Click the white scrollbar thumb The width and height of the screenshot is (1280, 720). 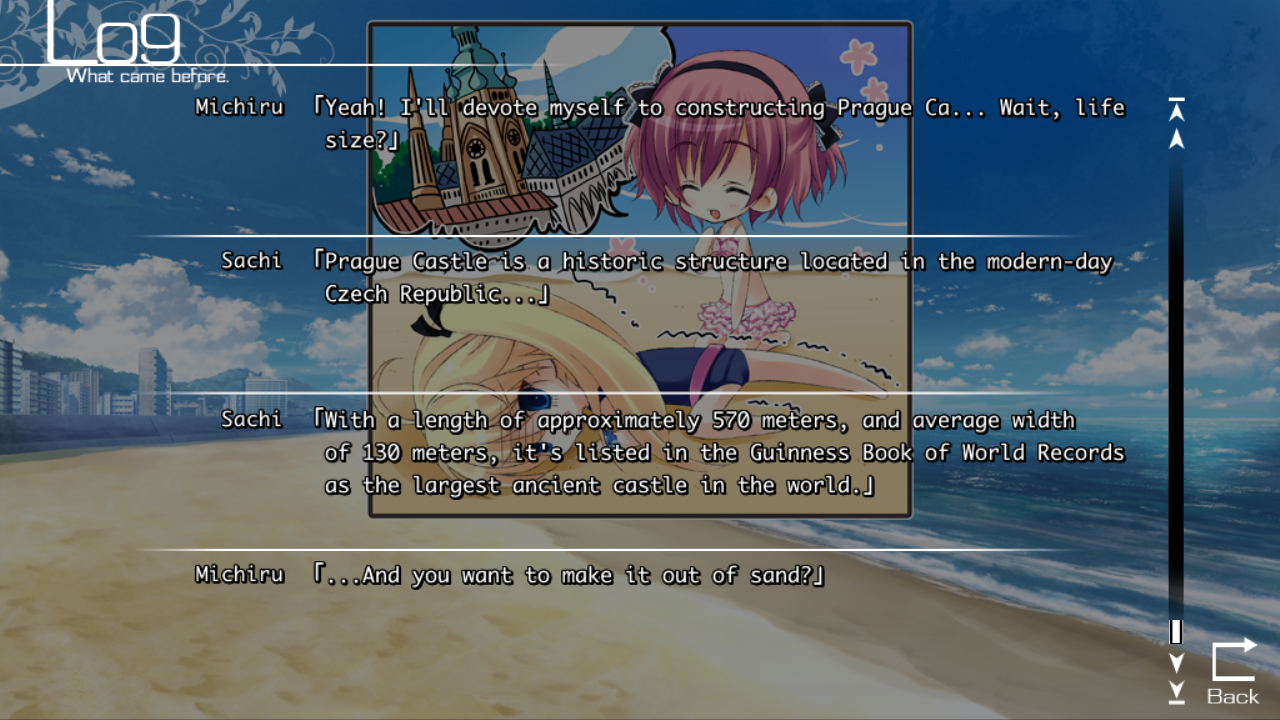1176,631
